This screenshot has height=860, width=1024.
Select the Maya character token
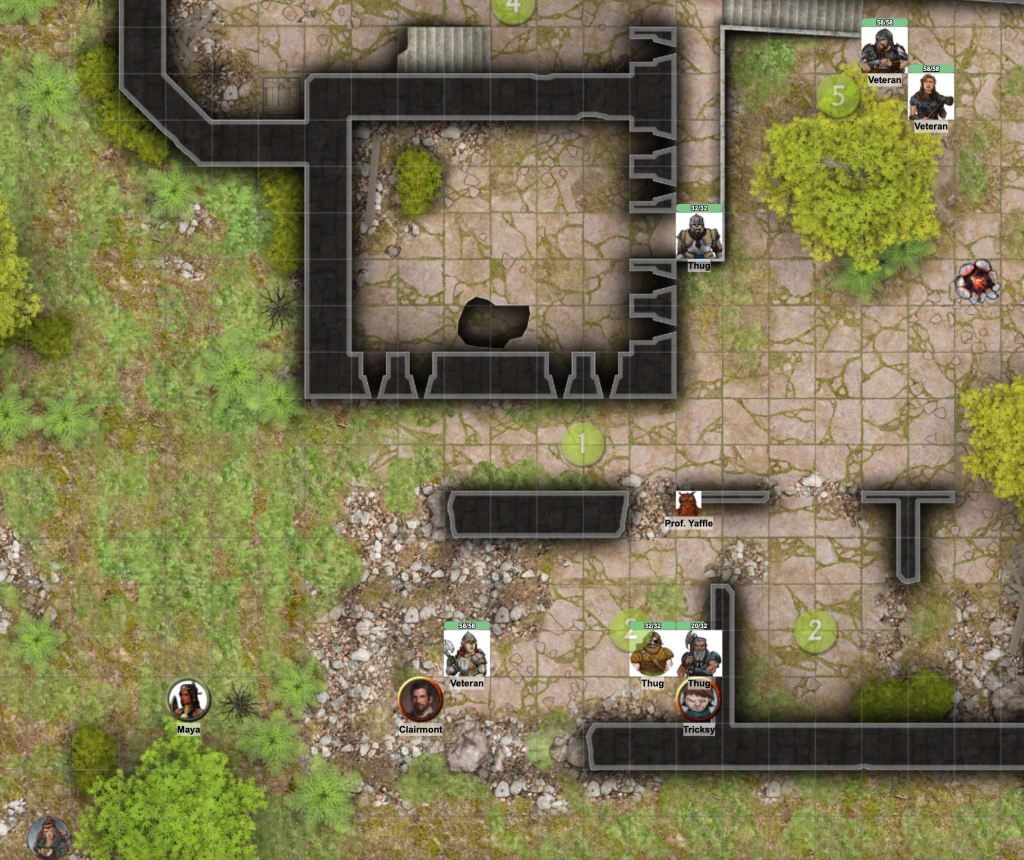[188, 700]
